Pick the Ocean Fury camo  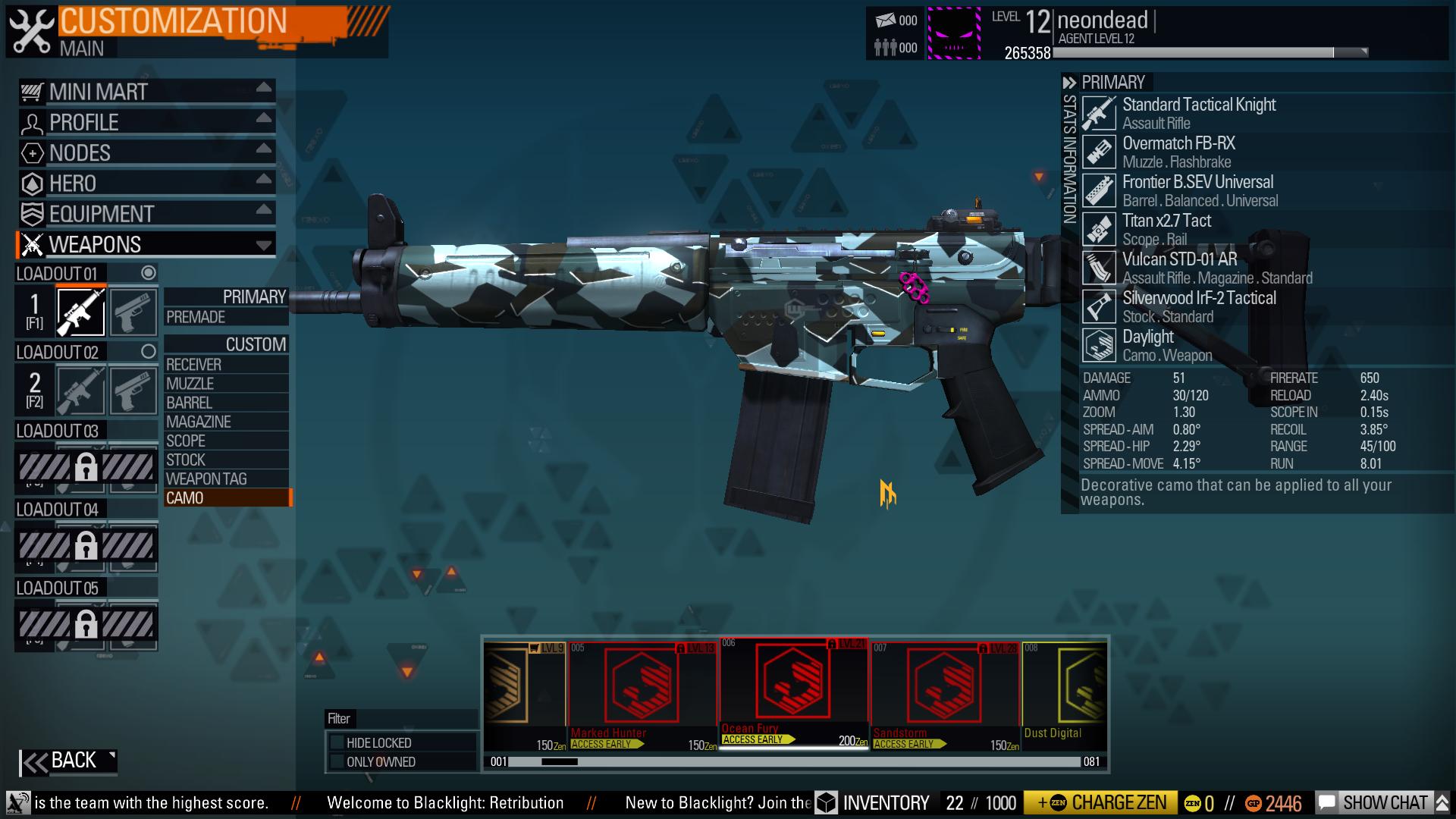click(x=793, y=691)
